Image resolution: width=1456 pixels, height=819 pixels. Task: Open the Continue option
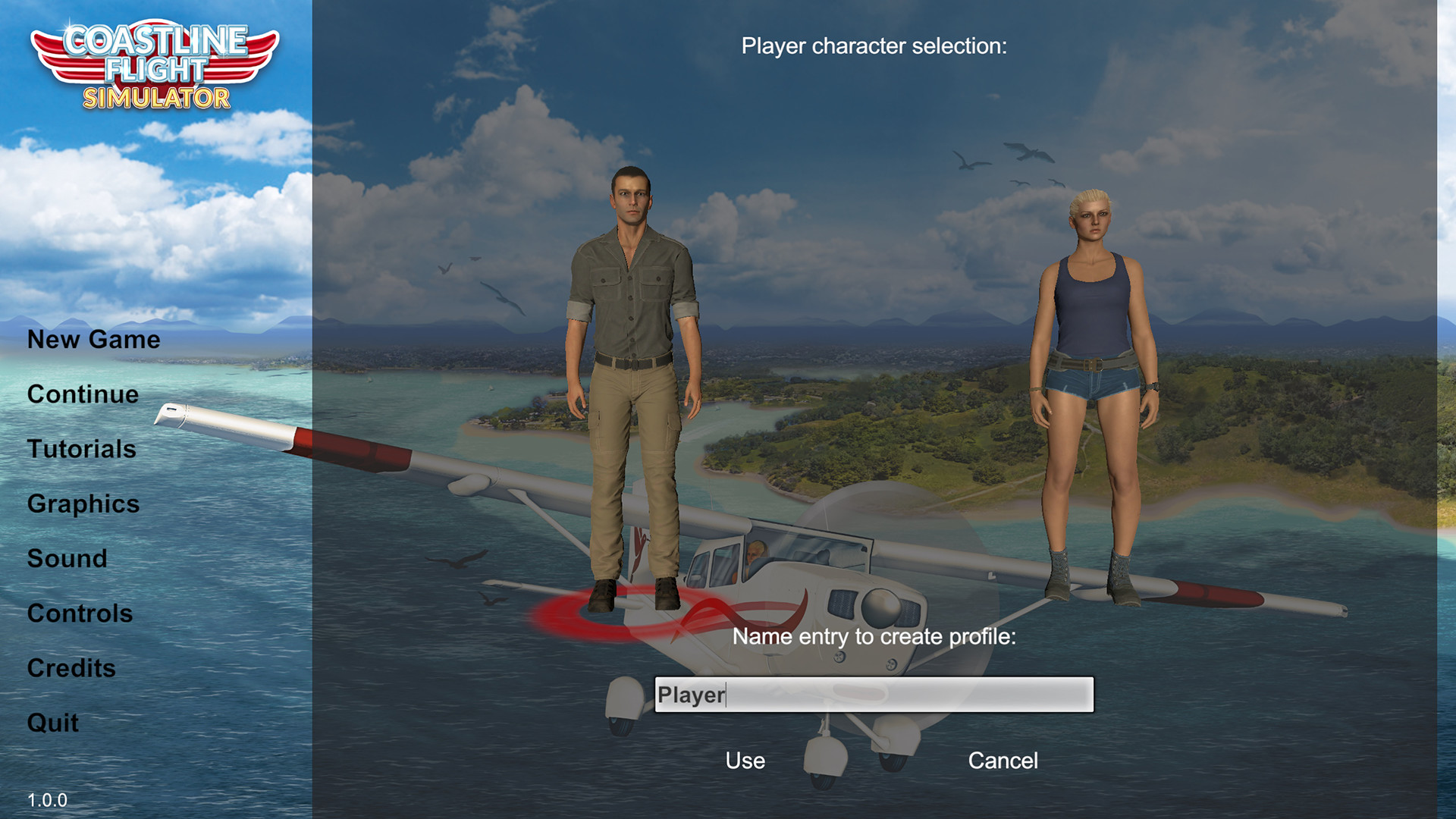(82, 394)
